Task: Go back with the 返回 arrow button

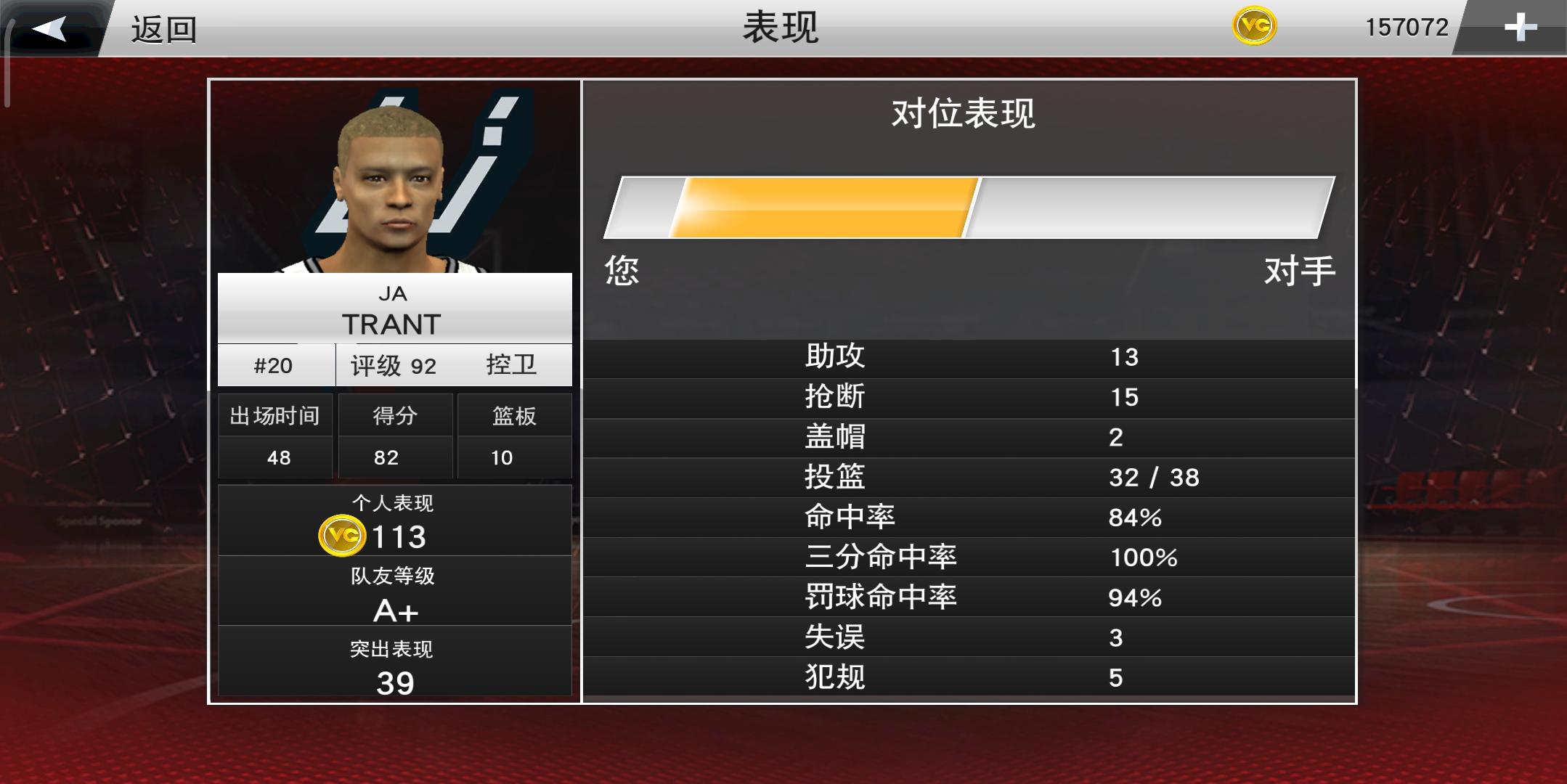Action: 51,29
